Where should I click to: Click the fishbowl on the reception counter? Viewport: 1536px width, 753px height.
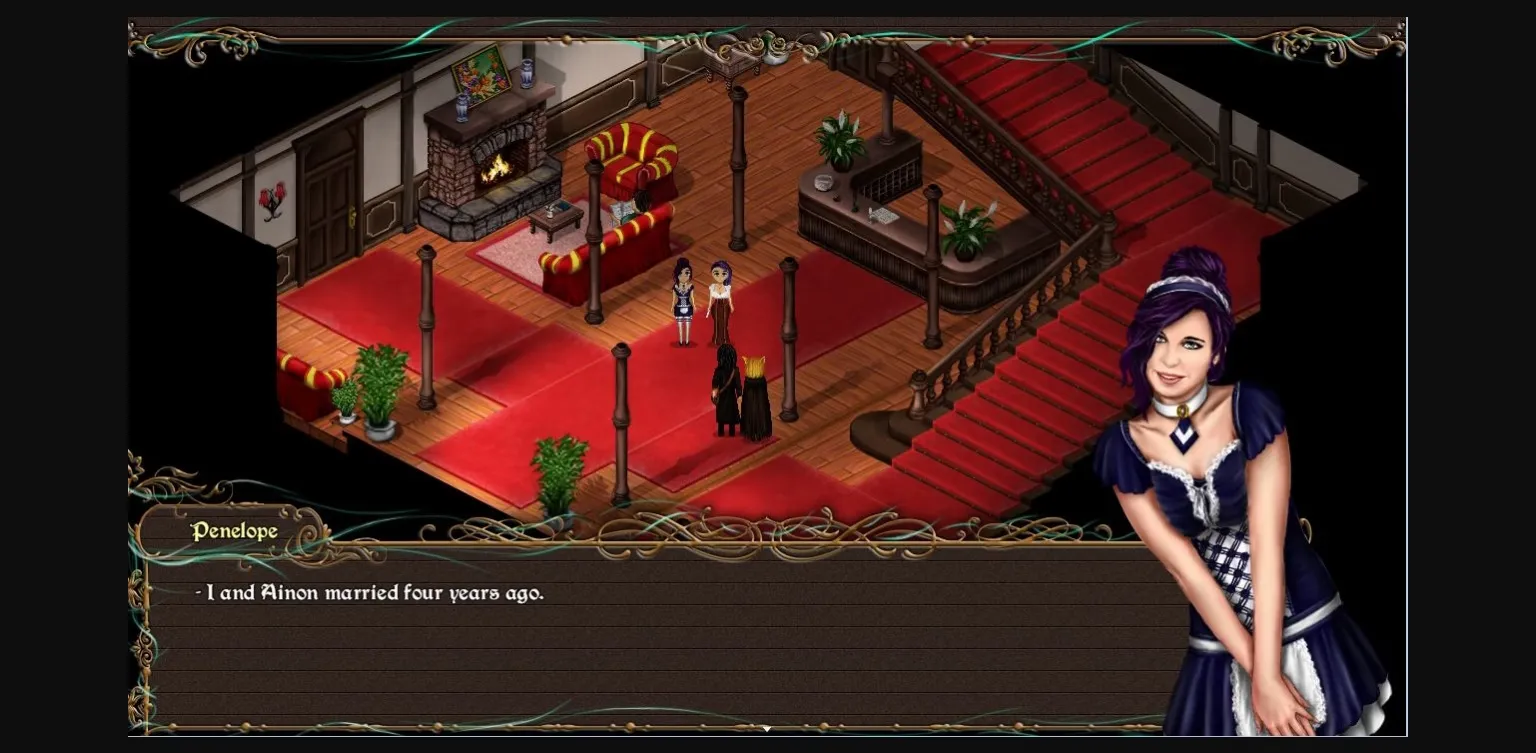coord(823,182)
